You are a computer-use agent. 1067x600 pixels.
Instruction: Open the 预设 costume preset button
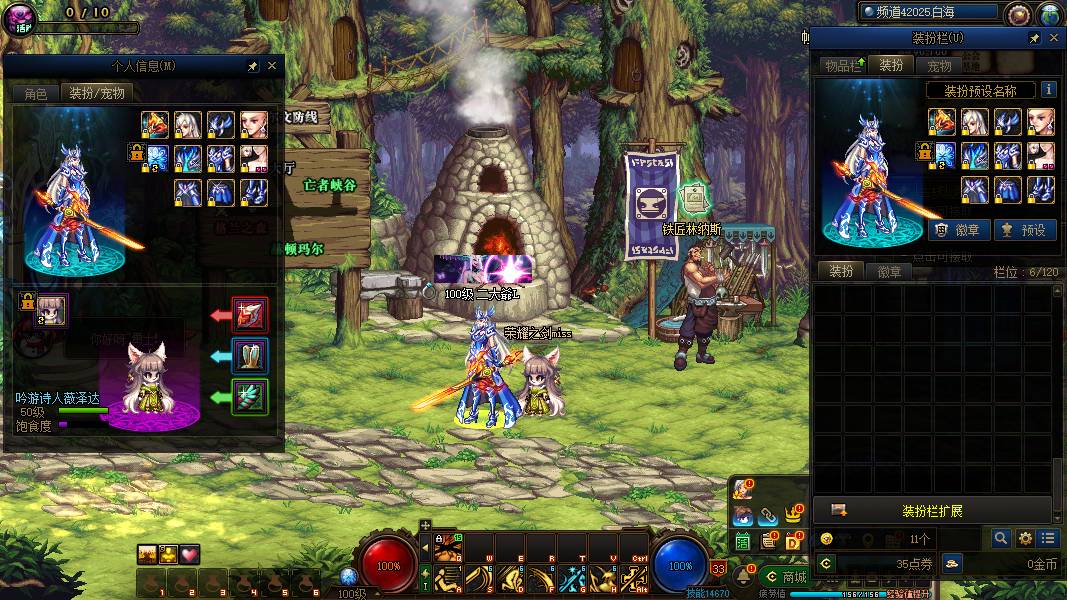(x=1024, y=230)
